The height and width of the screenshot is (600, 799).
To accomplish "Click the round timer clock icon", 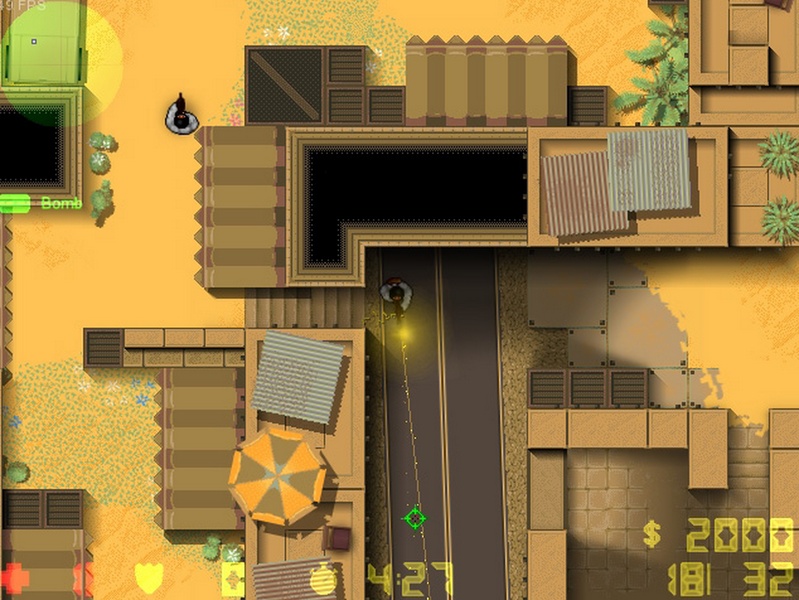I will coord(323,579).
